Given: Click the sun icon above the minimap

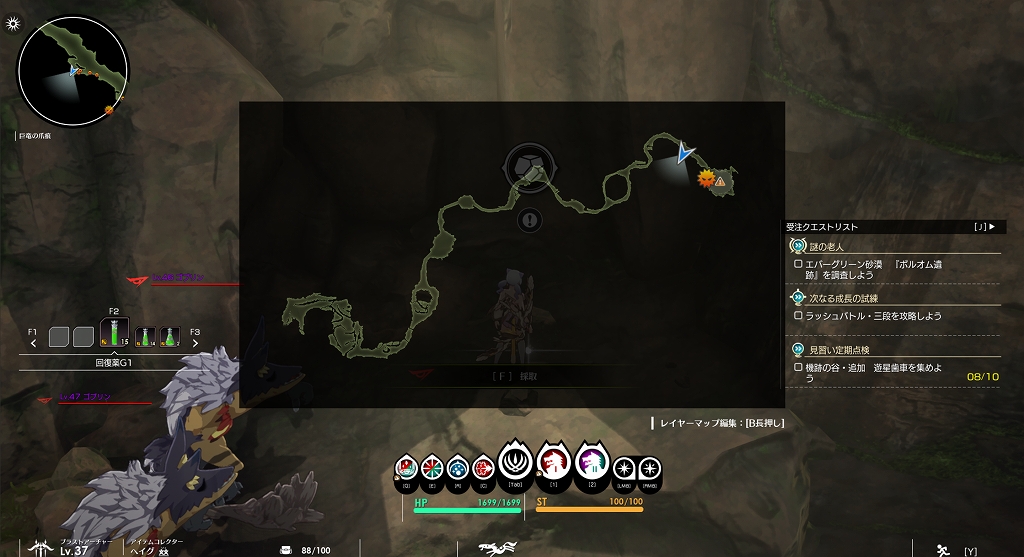Looking at the screenshot, I should (11, 23).
